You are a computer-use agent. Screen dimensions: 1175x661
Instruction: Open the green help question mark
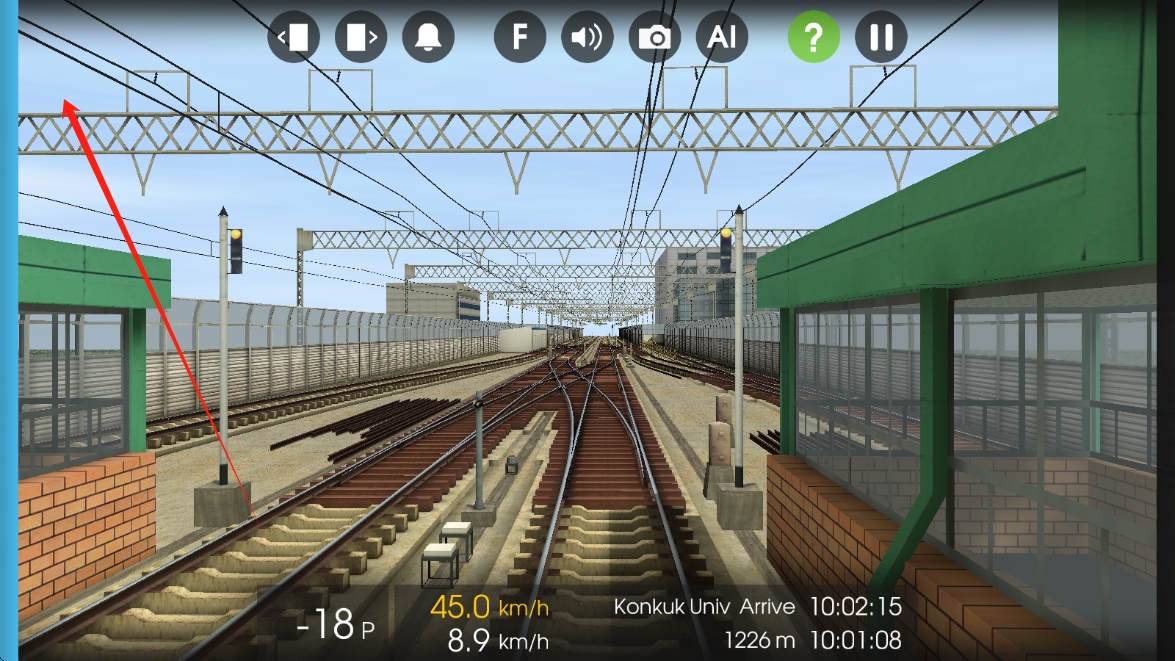click(813, 37)
